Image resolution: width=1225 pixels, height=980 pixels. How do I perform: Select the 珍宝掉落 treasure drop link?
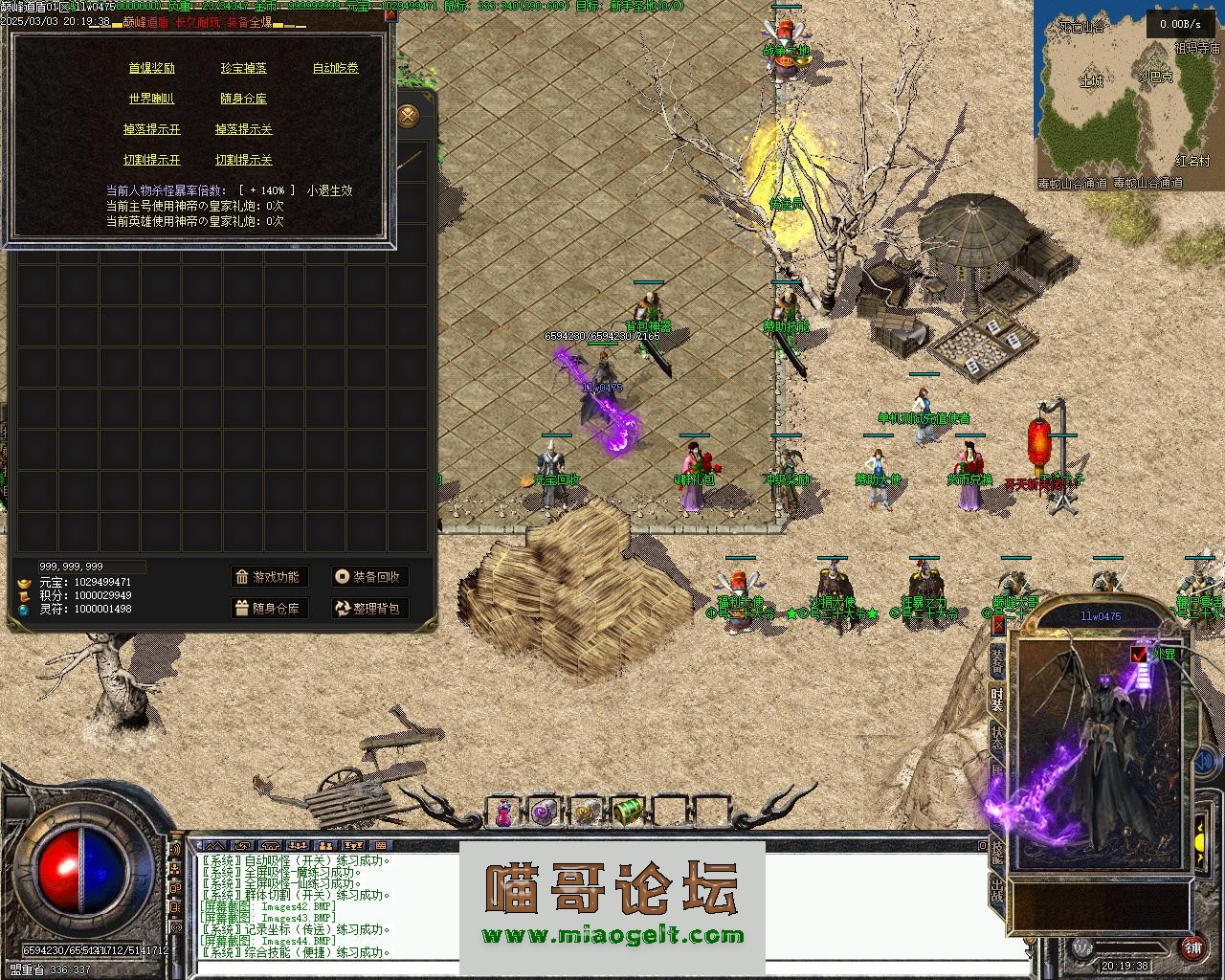[243, 68]
